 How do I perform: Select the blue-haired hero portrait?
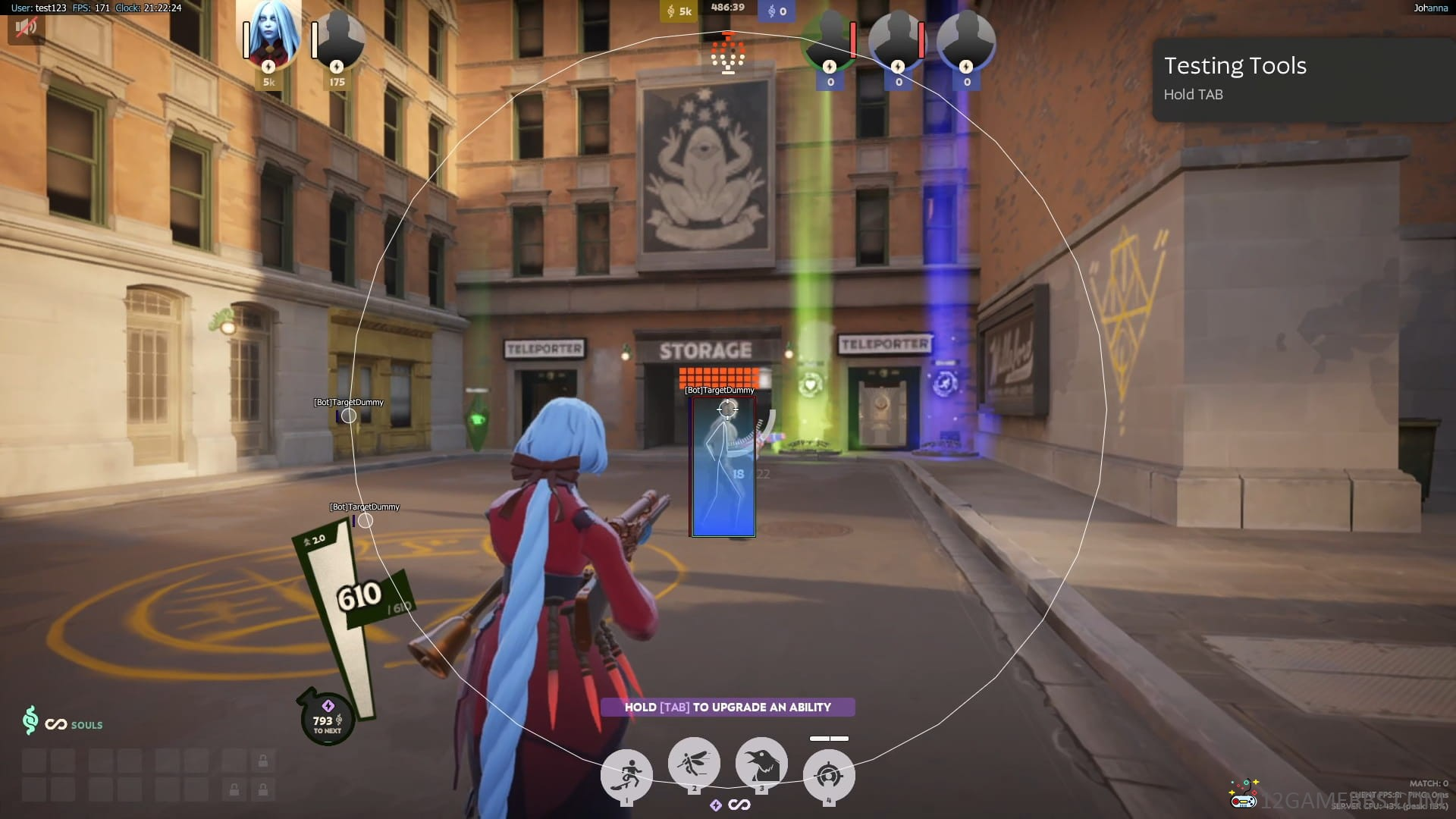[x=269, y=36]
